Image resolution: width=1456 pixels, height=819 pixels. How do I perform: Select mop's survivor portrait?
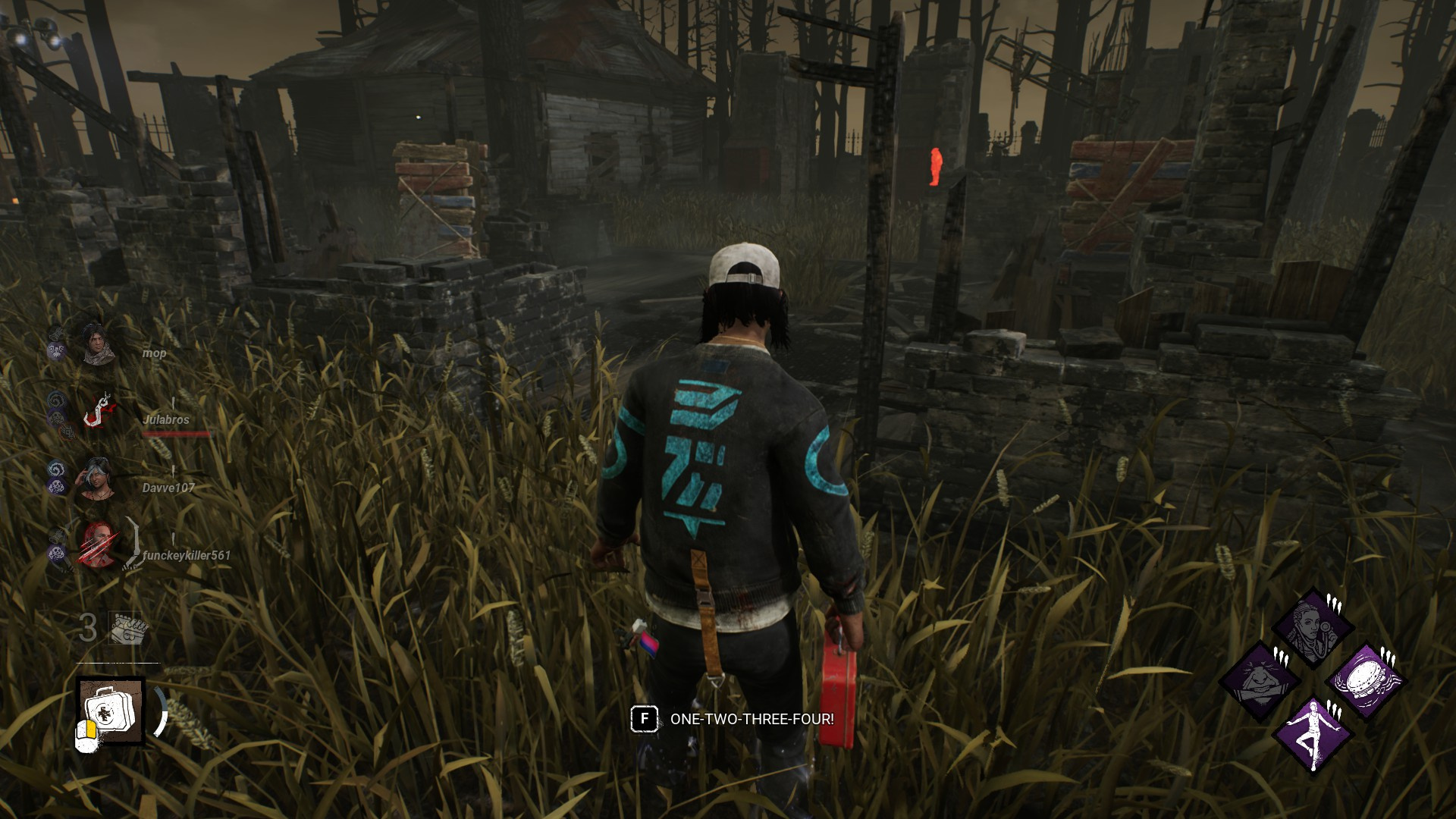point(97,345)
